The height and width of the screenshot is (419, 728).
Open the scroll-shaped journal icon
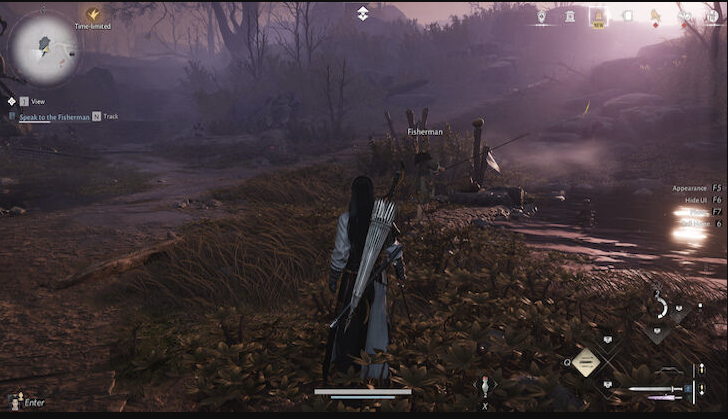point(627,16)
